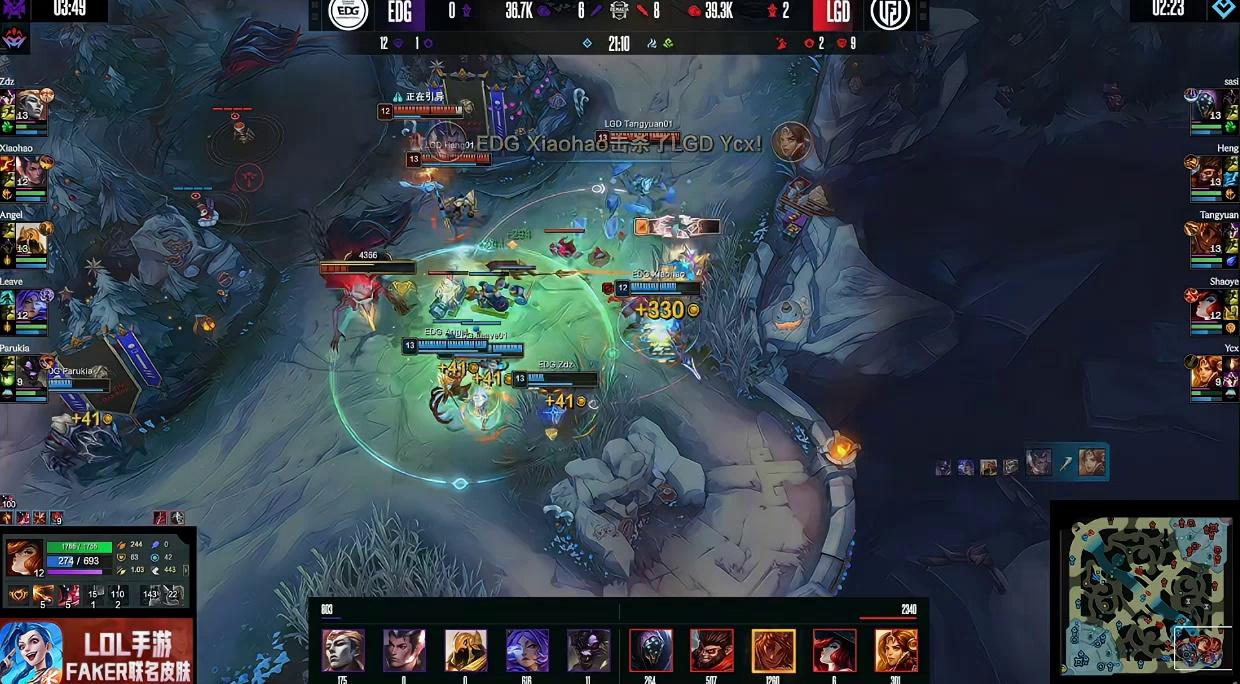This screenshot has height=684, width=1240.
Task: Click Shaoye's champion portrait
Action: pyautogui.click(x=1210, y=305)
